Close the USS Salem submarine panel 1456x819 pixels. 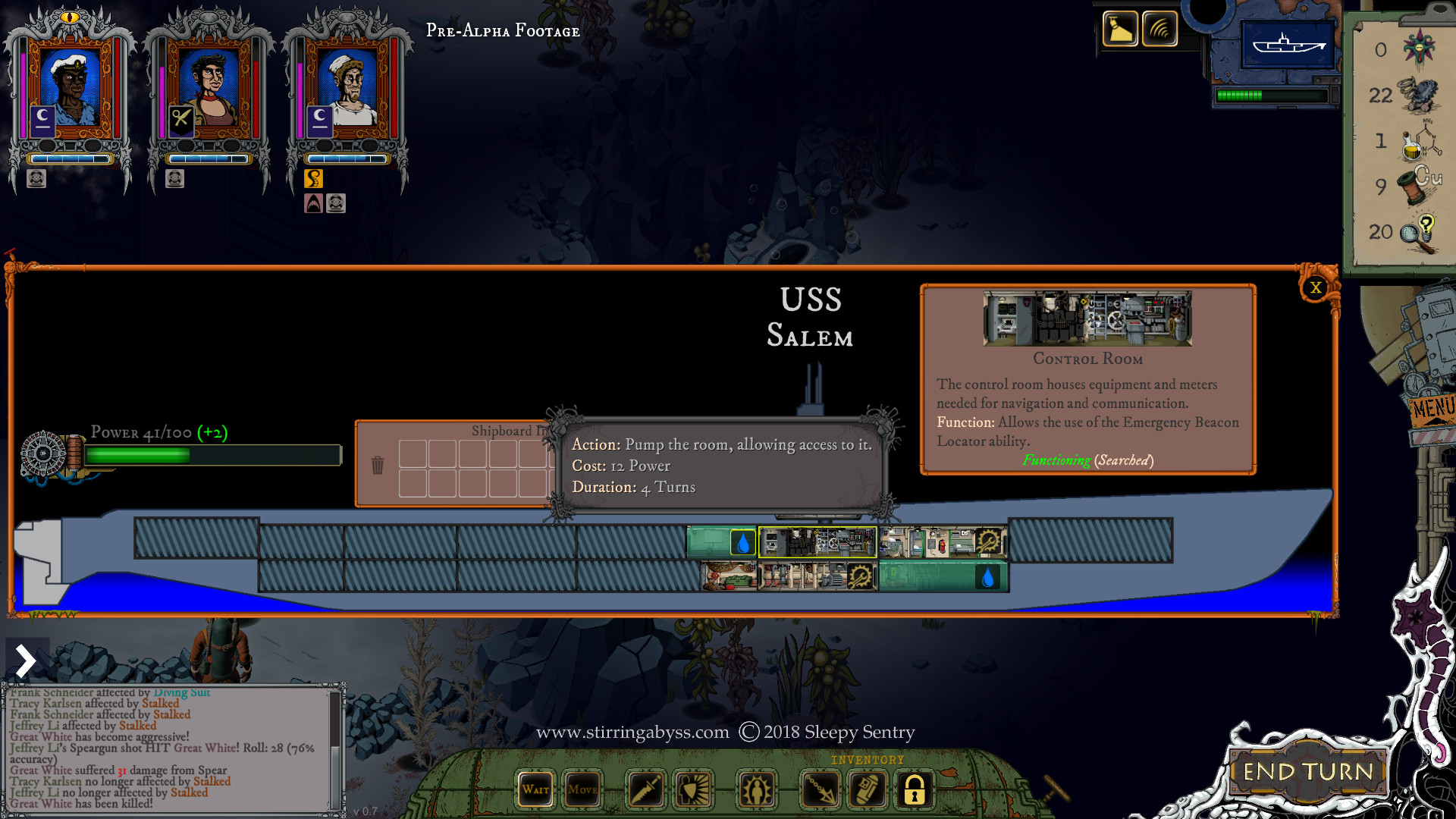[1316, 287]
